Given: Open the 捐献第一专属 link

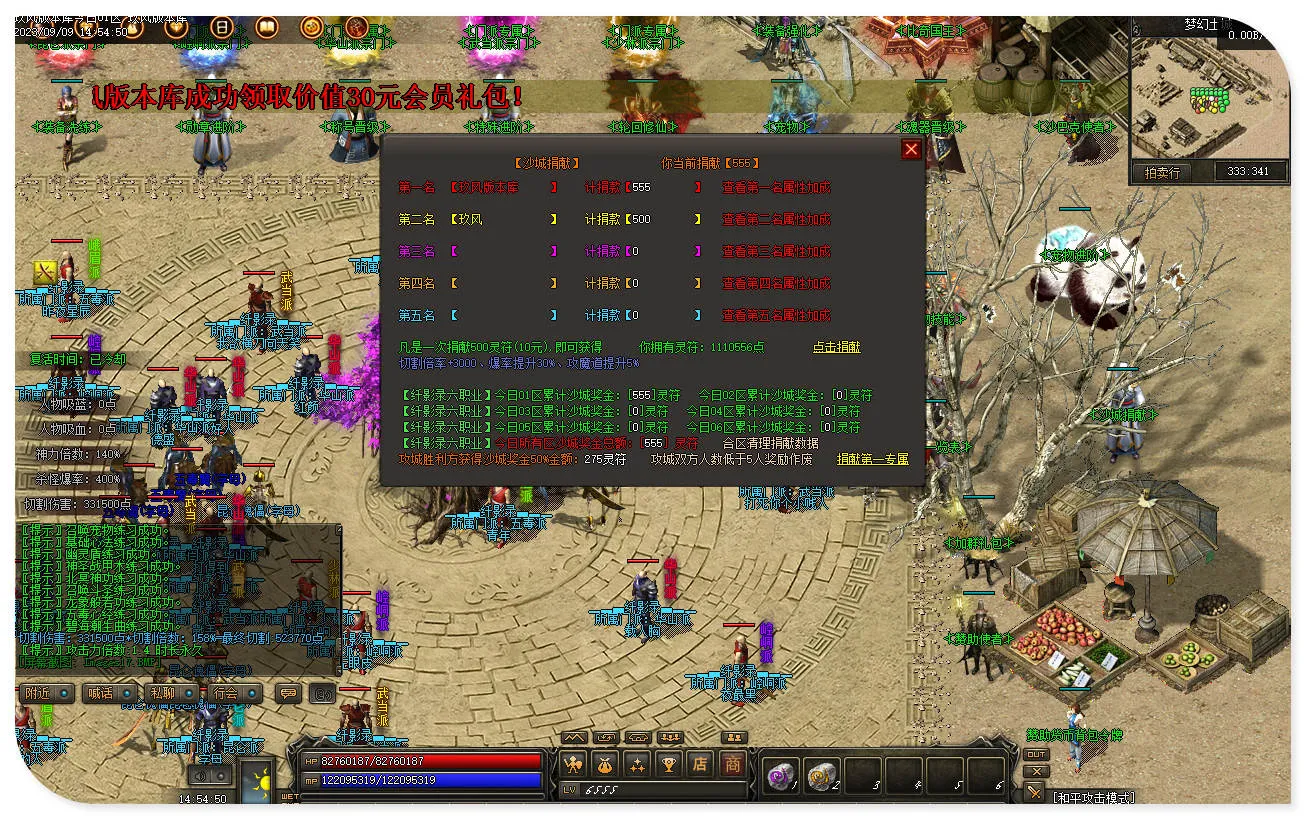Looking at the screenshot, I should pos(872,459).
